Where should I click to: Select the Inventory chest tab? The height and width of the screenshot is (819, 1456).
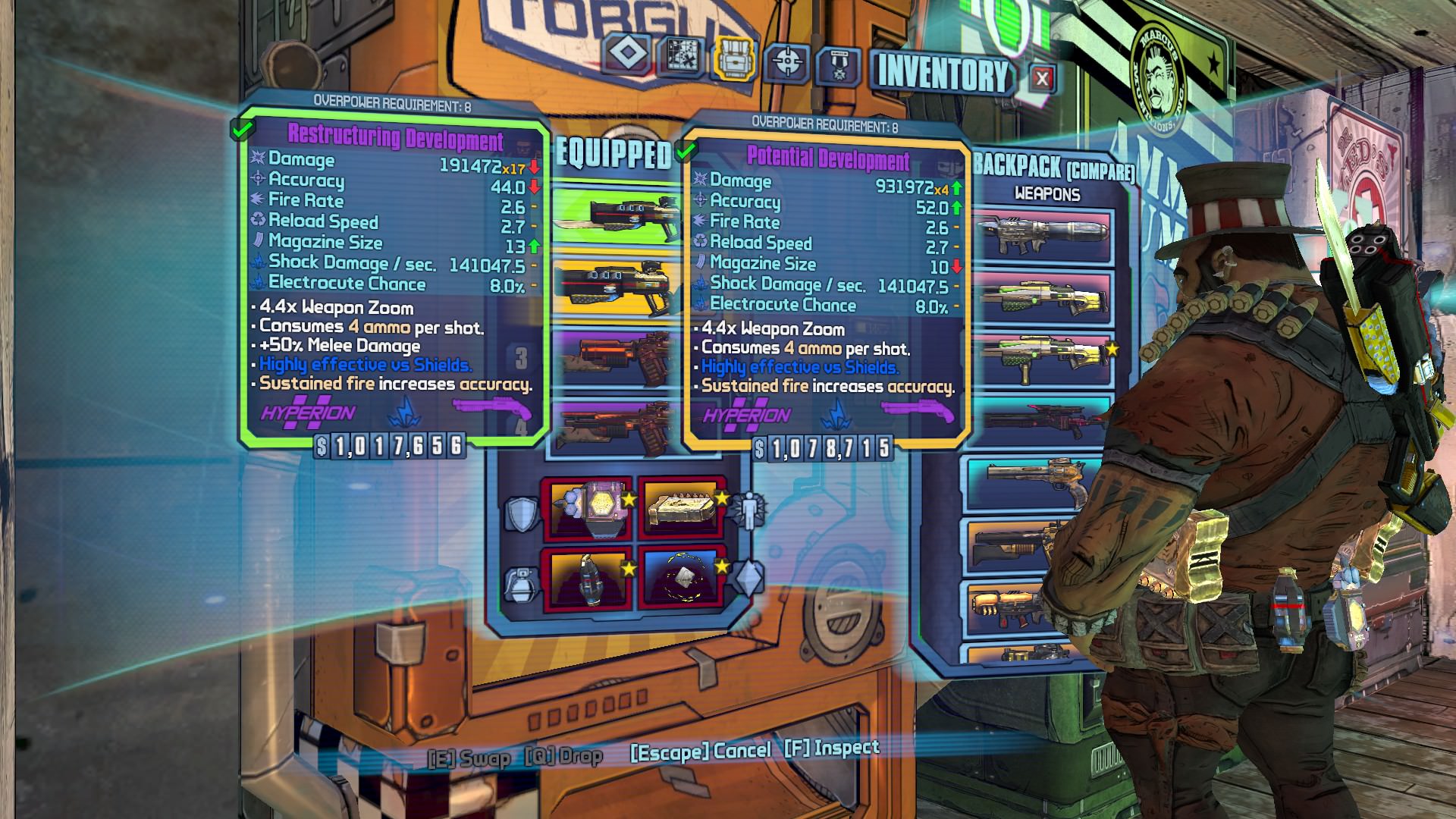click(733, 58)
